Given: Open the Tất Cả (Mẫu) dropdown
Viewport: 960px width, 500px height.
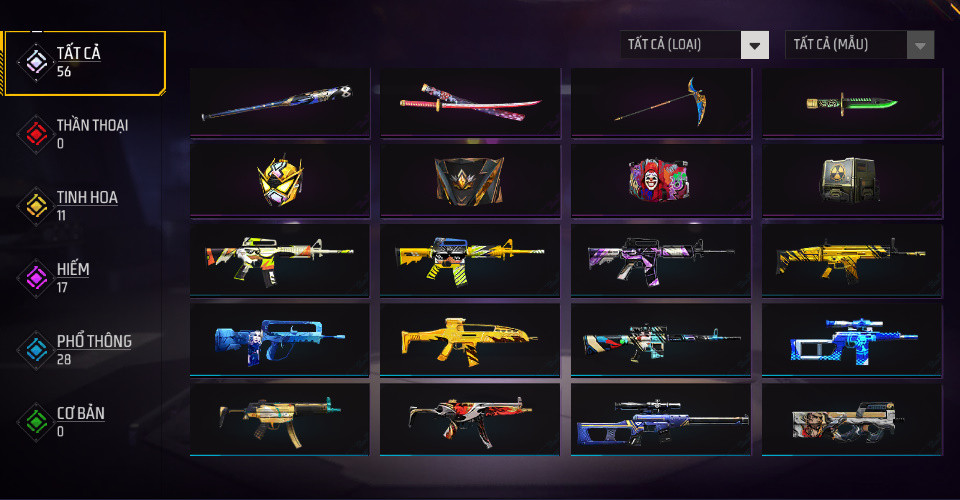Looking at the screenshot, I should click(860, 45).
